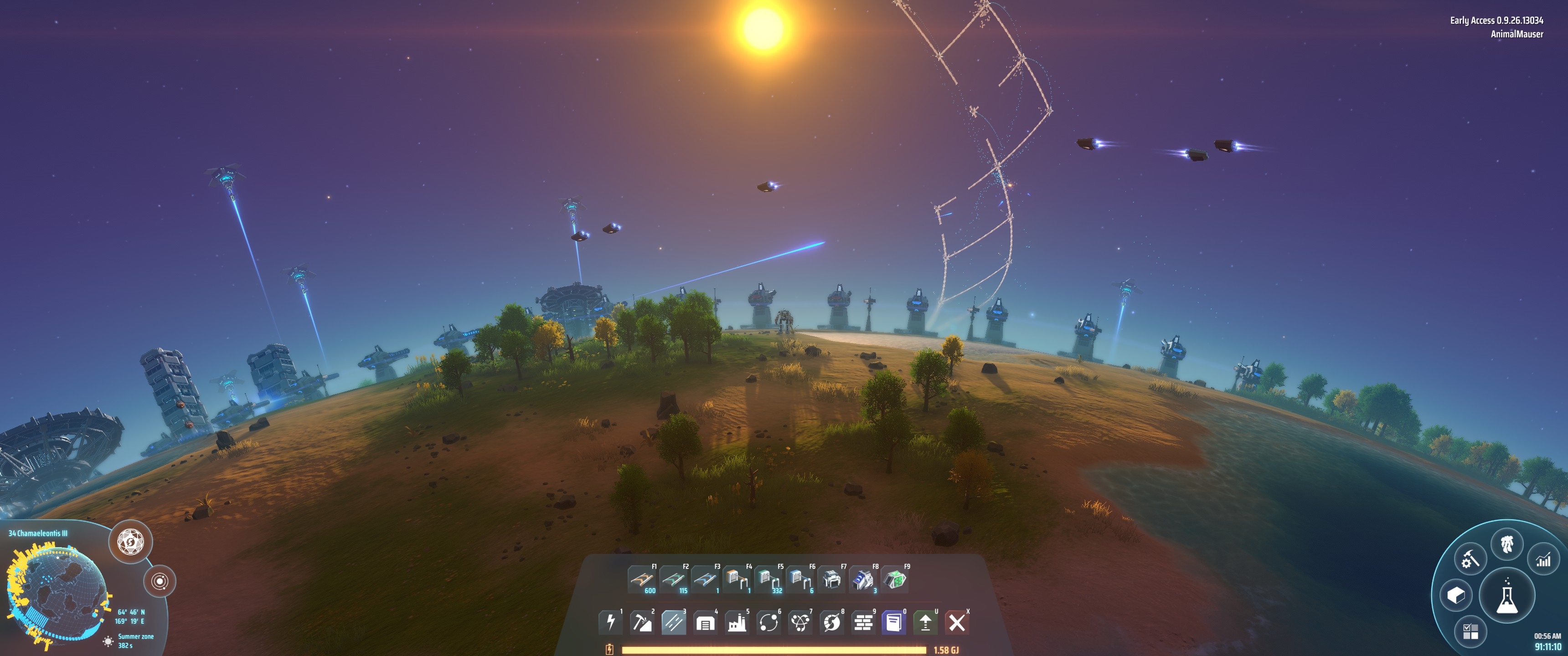
Task: Open the inventory cube icon
Action: [x=1456, y=595]
